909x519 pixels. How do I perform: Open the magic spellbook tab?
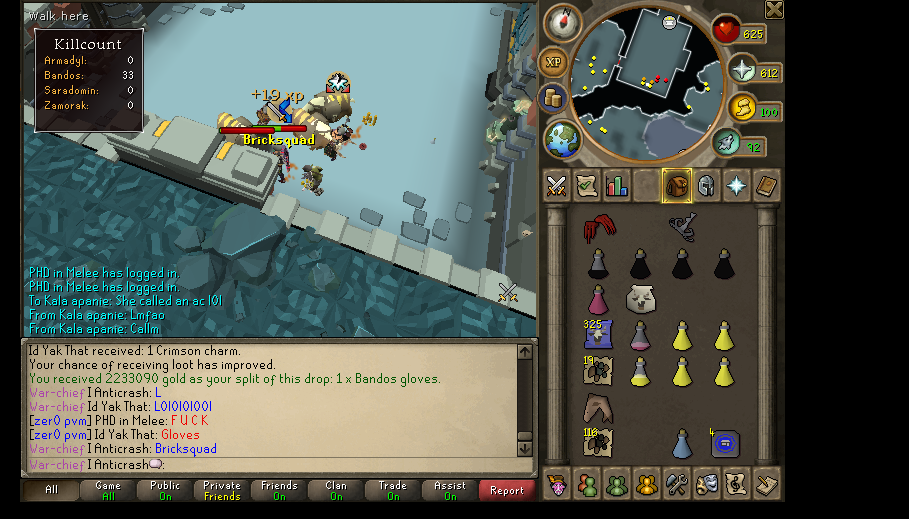[766, 186]
